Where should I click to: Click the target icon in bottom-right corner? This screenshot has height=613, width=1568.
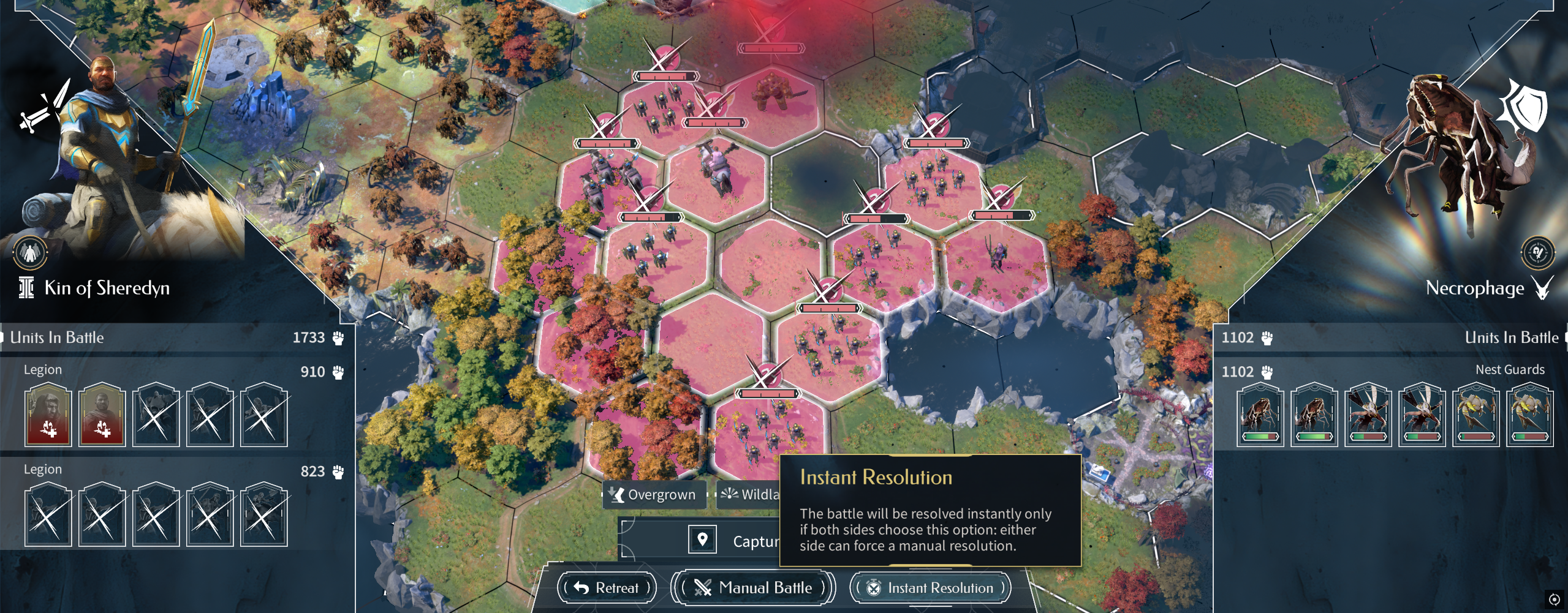point(1554,599)
